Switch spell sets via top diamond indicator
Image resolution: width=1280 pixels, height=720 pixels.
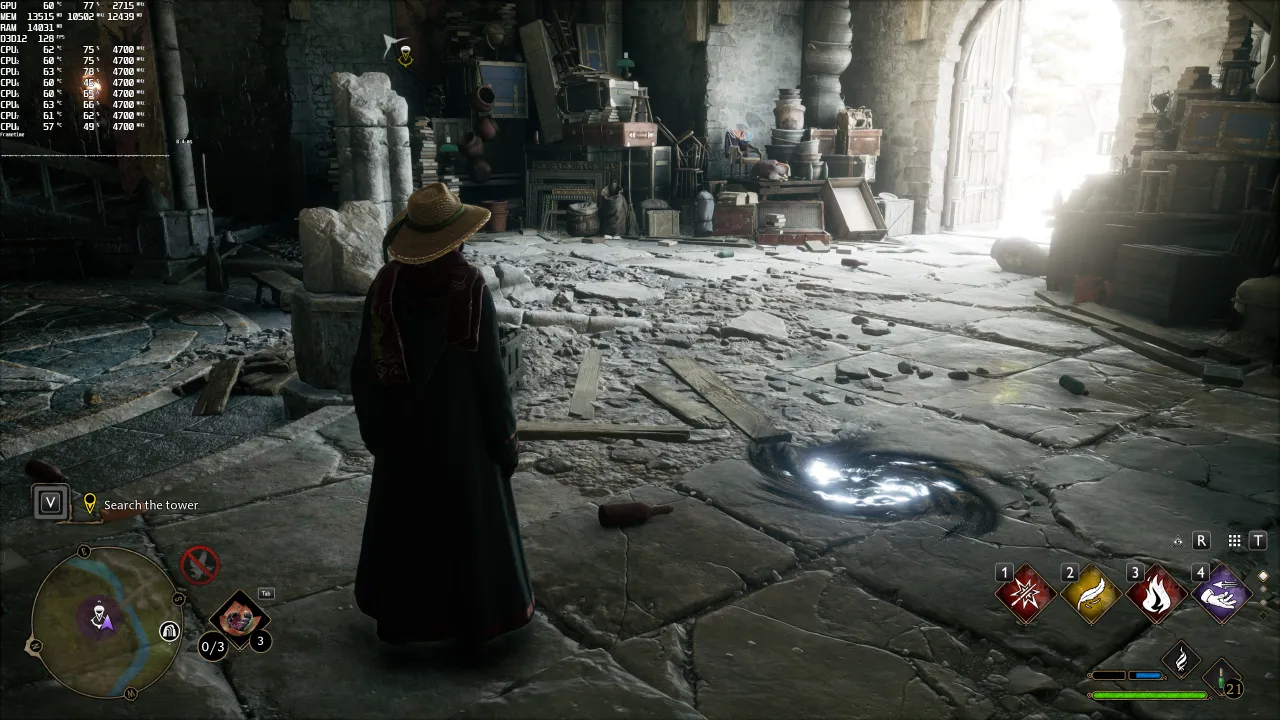tap(1264, 575)
